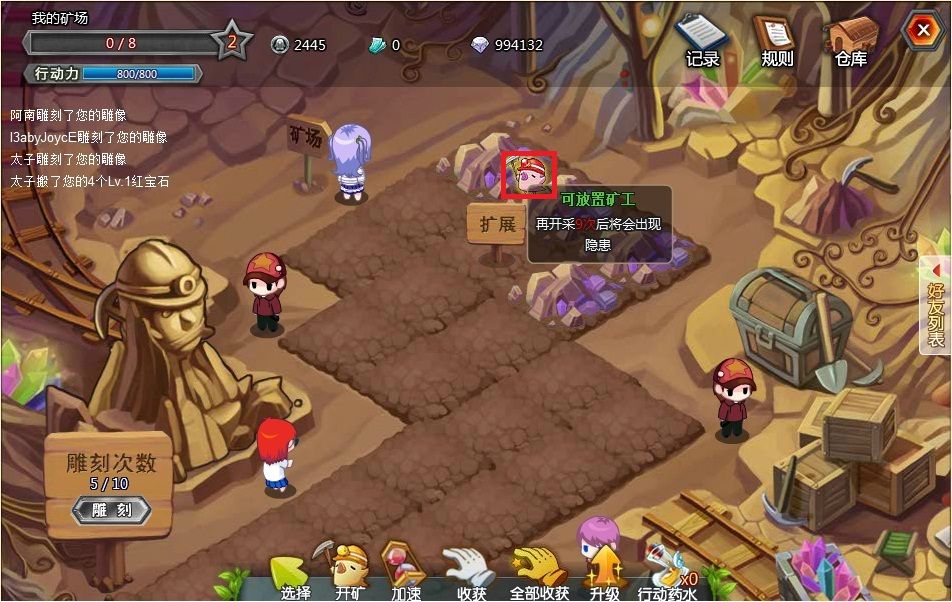
Task: Use the 加速 speed-up tool
Action: 406,574
